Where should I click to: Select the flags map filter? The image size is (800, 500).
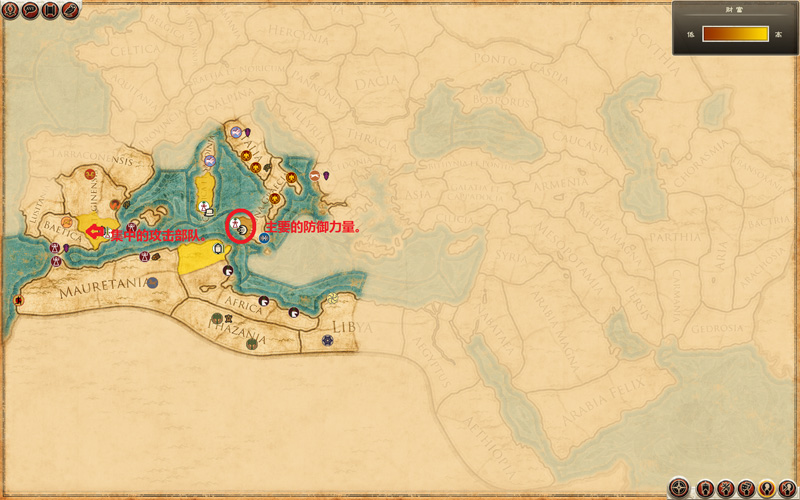[x=746, y=488]
